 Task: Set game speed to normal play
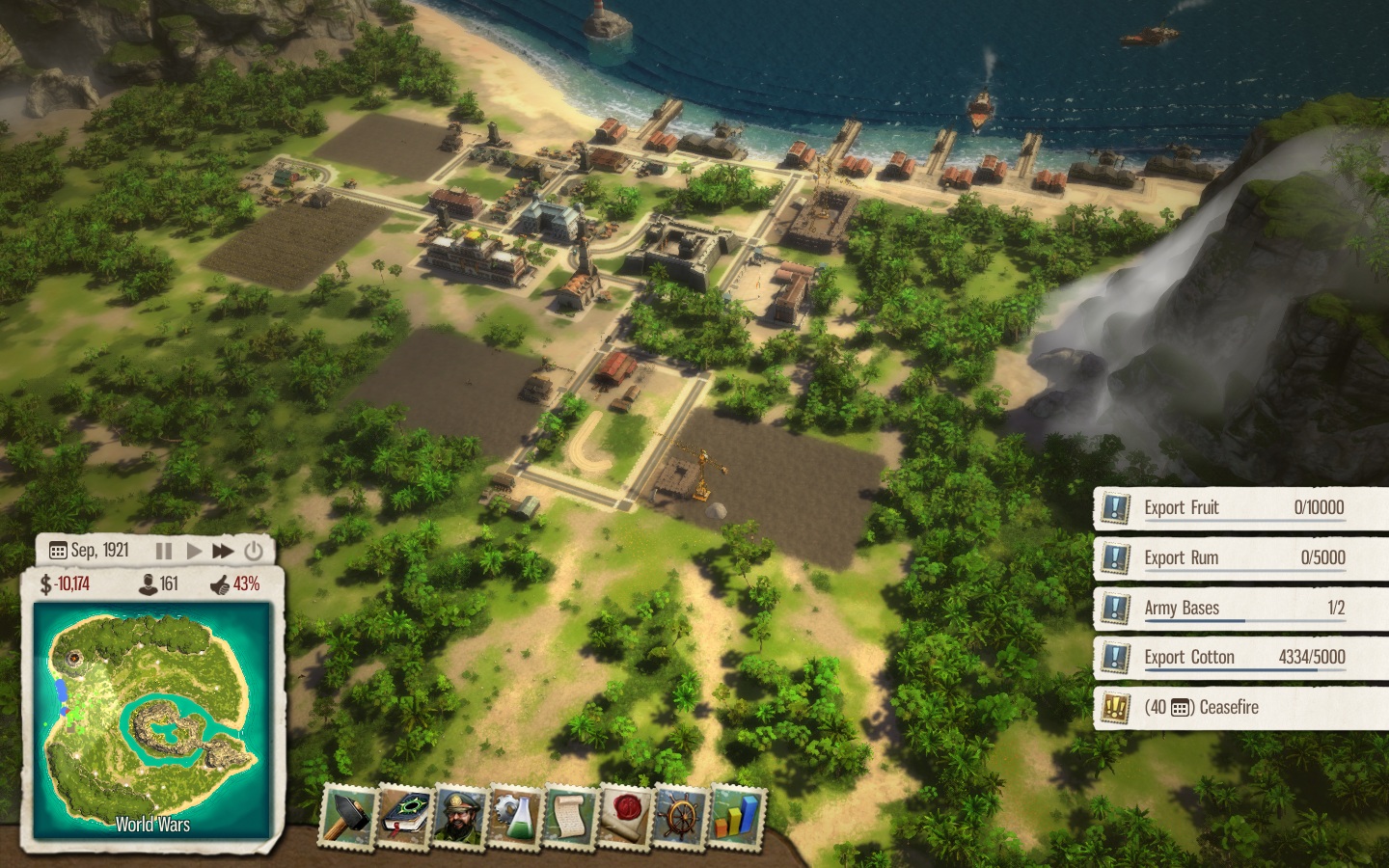[x=194, y=551]
